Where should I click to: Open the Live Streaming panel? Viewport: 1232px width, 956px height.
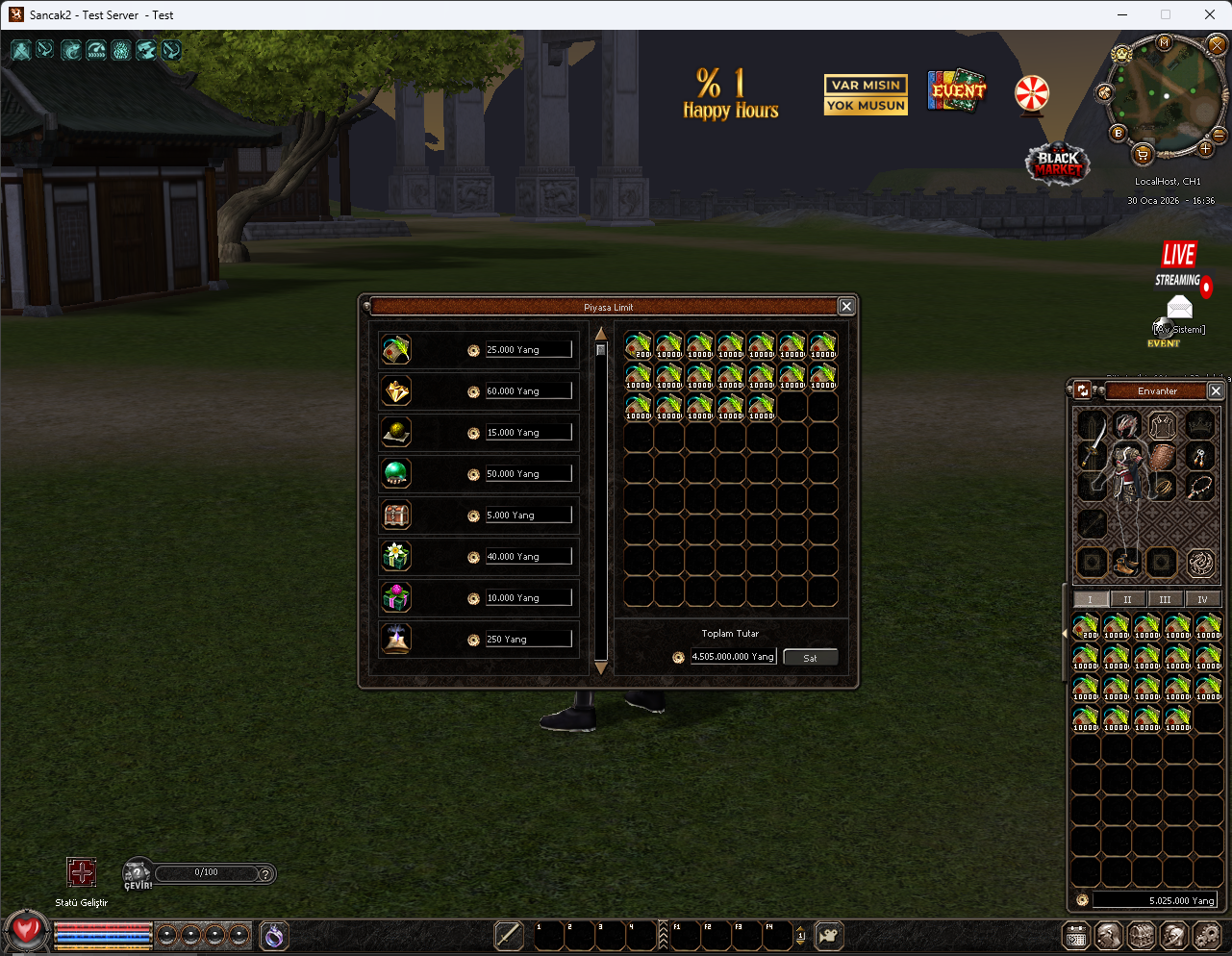1181,264
